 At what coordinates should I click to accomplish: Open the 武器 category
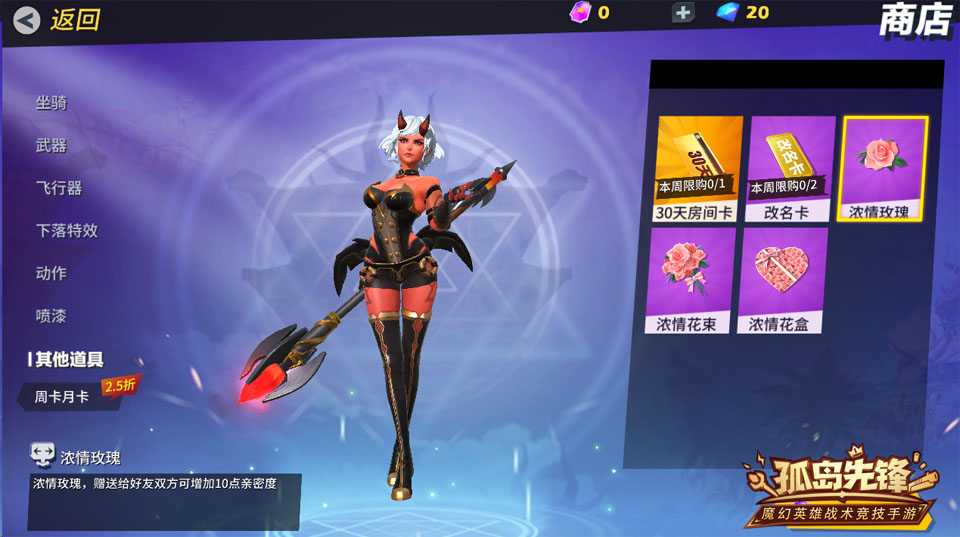point(52,145)
